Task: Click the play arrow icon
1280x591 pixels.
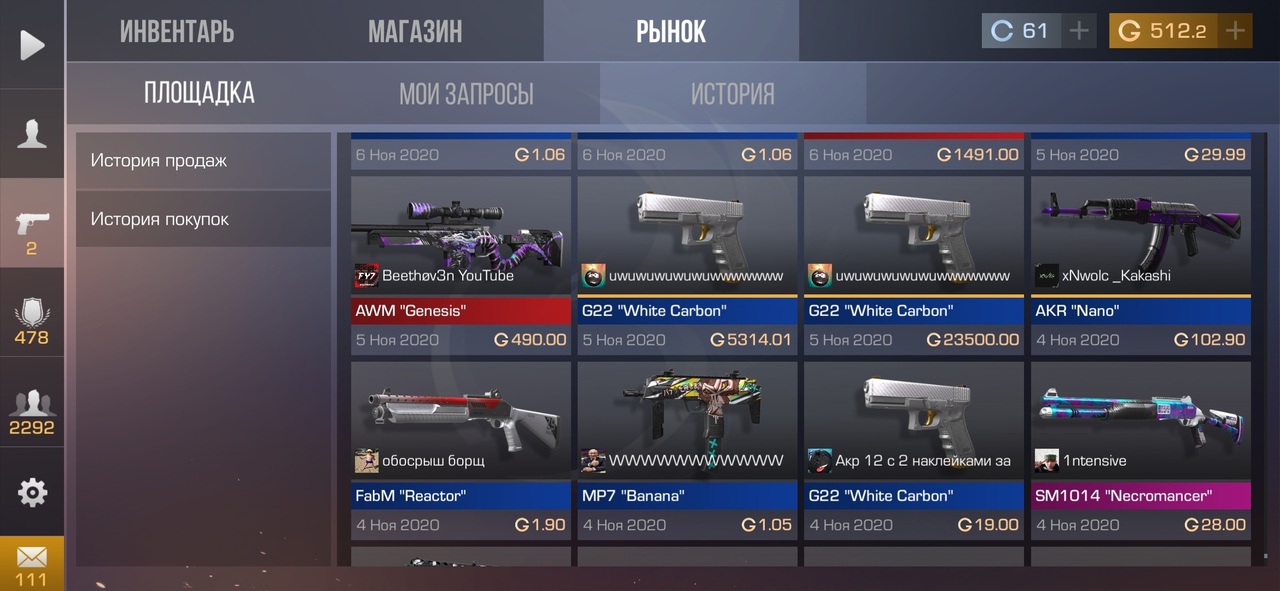Action: (32, 45)
